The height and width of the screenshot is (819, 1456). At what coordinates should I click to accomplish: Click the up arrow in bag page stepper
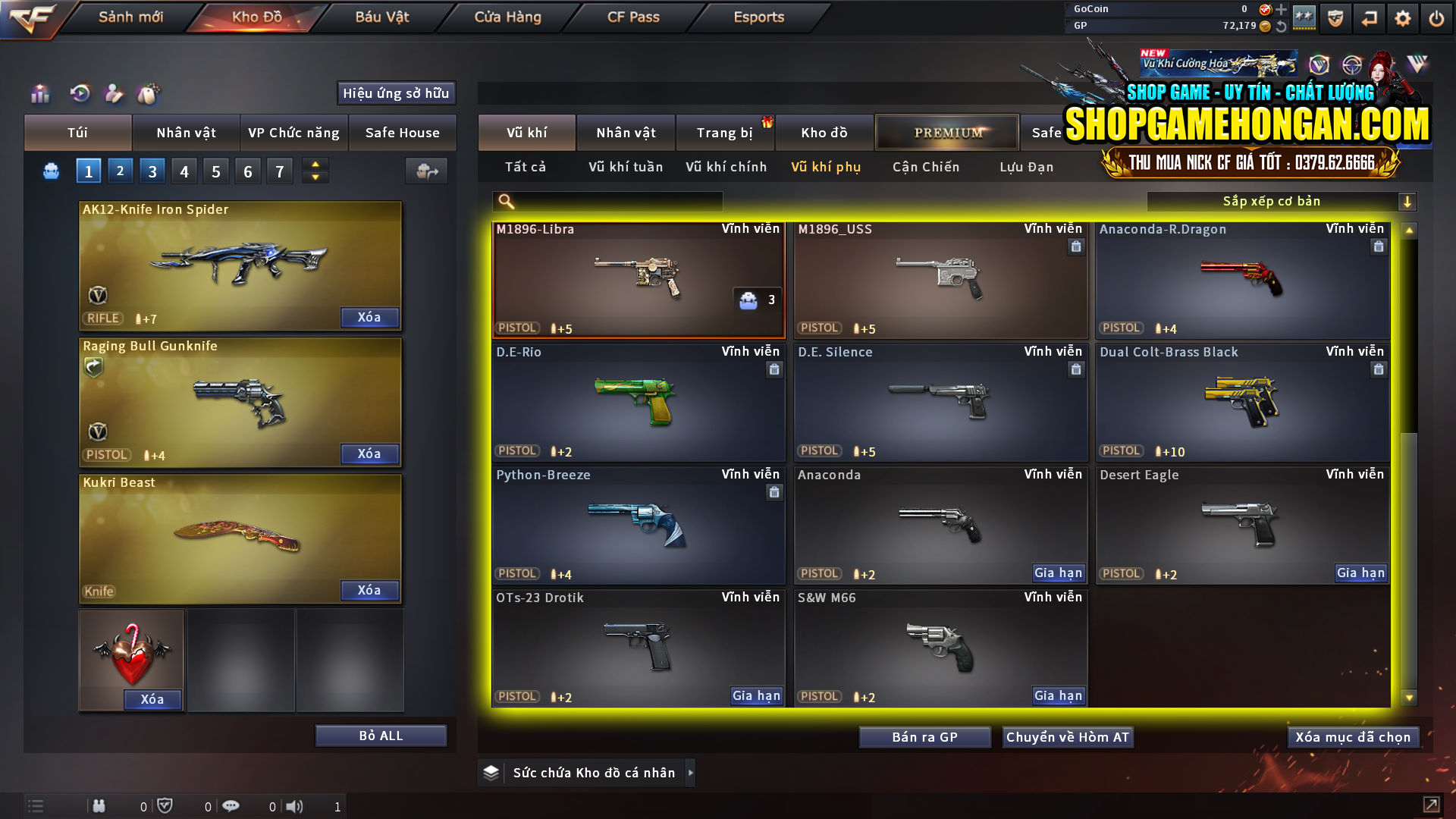(x=314, y=164)
